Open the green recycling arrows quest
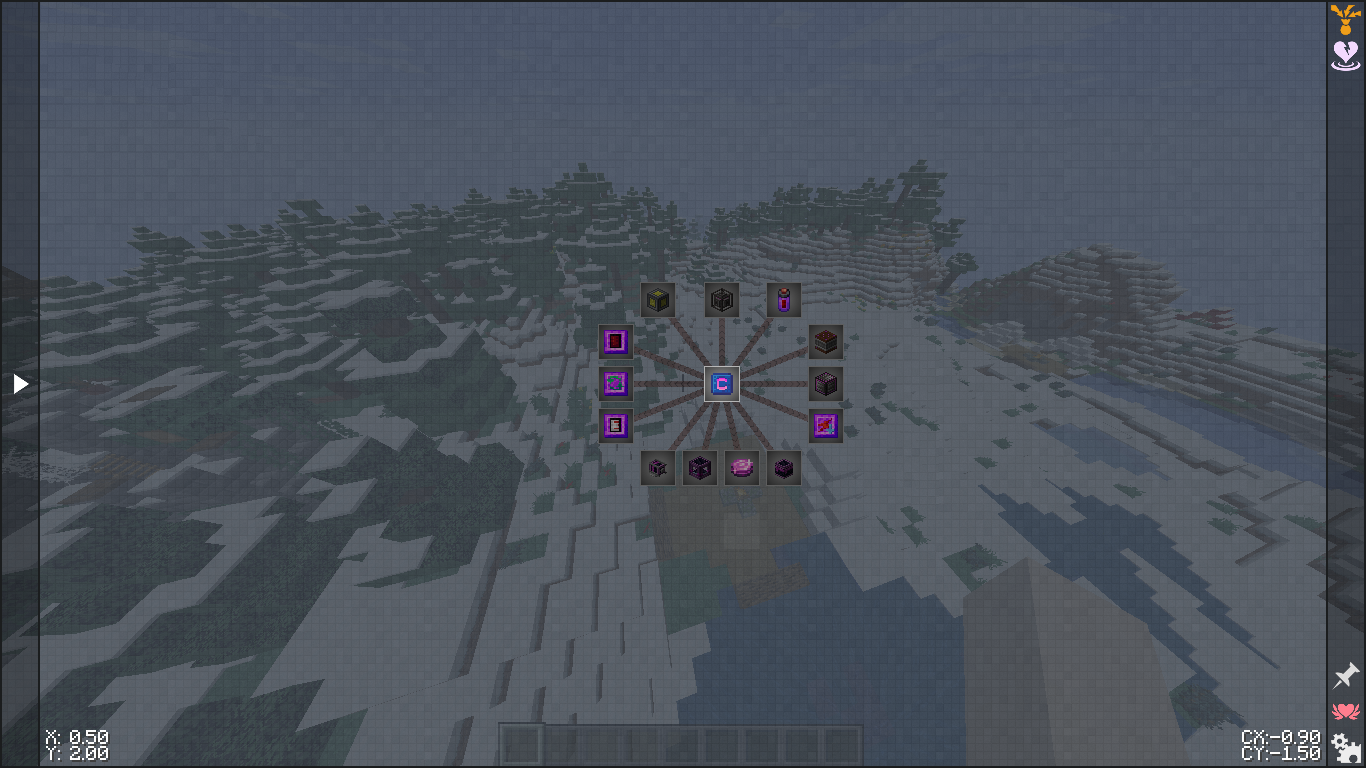The height and width of the screenshot is (768, 1366). [615, 383]
